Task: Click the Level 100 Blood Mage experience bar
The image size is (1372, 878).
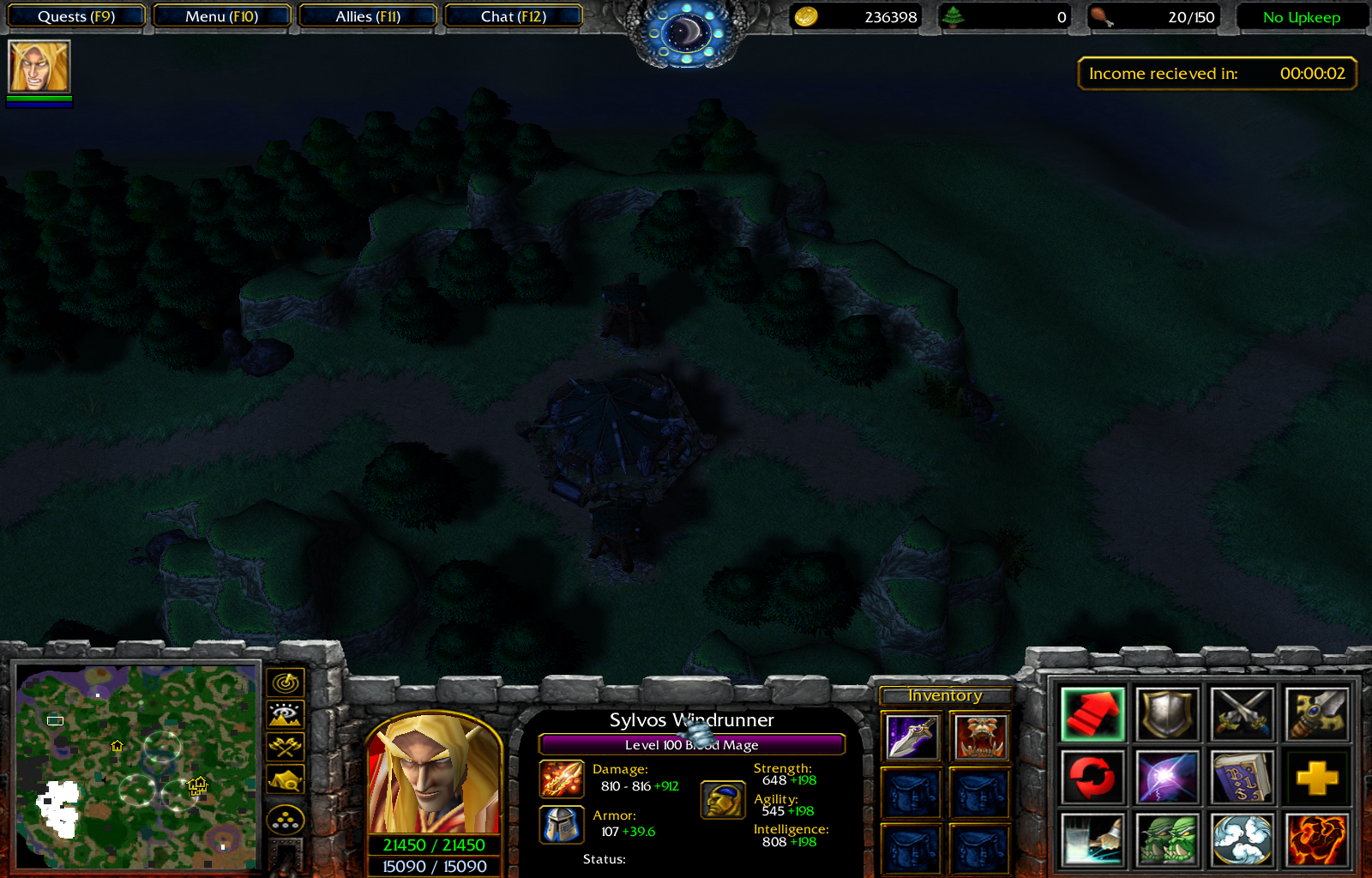Action: (691, 744)
